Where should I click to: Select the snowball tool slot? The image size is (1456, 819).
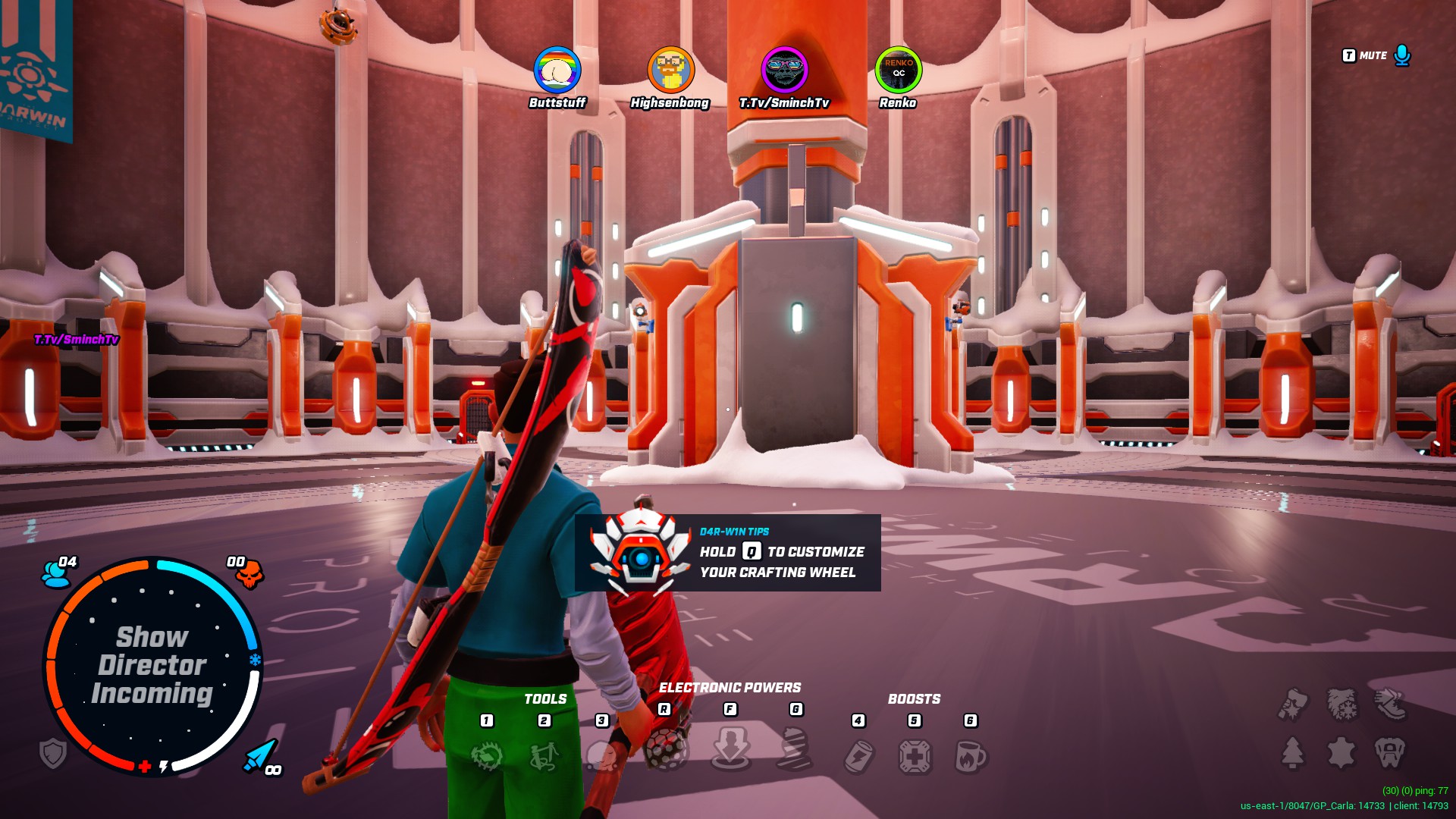click(602, 755)
